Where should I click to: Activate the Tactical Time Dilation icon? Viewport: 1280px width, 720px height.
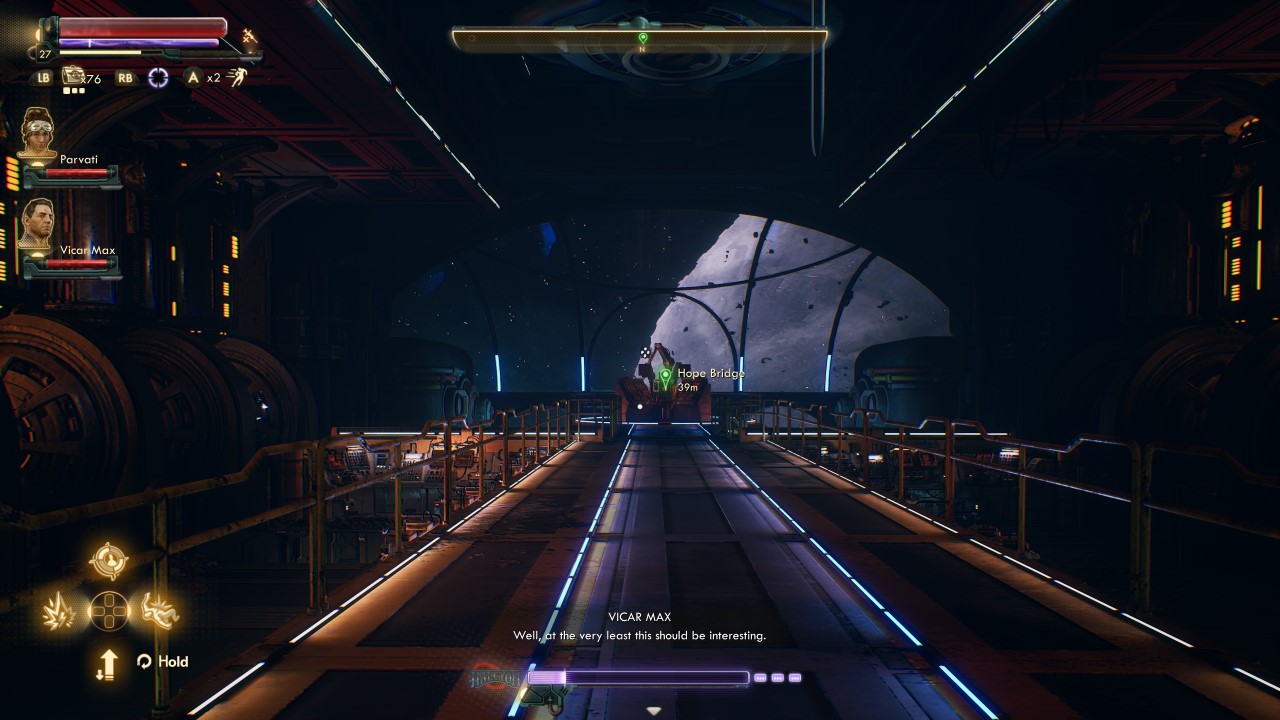[x=158, y=77]
